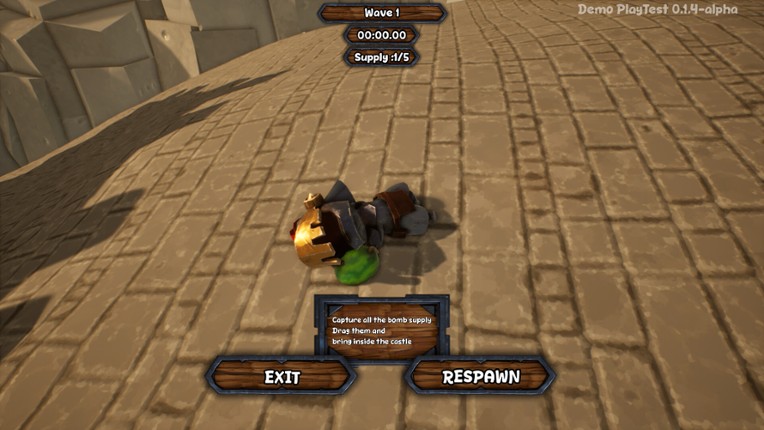Viewport: 764px width, 430px height.
Task: Click the EXIT button
Action: click(x=282, y=377)
